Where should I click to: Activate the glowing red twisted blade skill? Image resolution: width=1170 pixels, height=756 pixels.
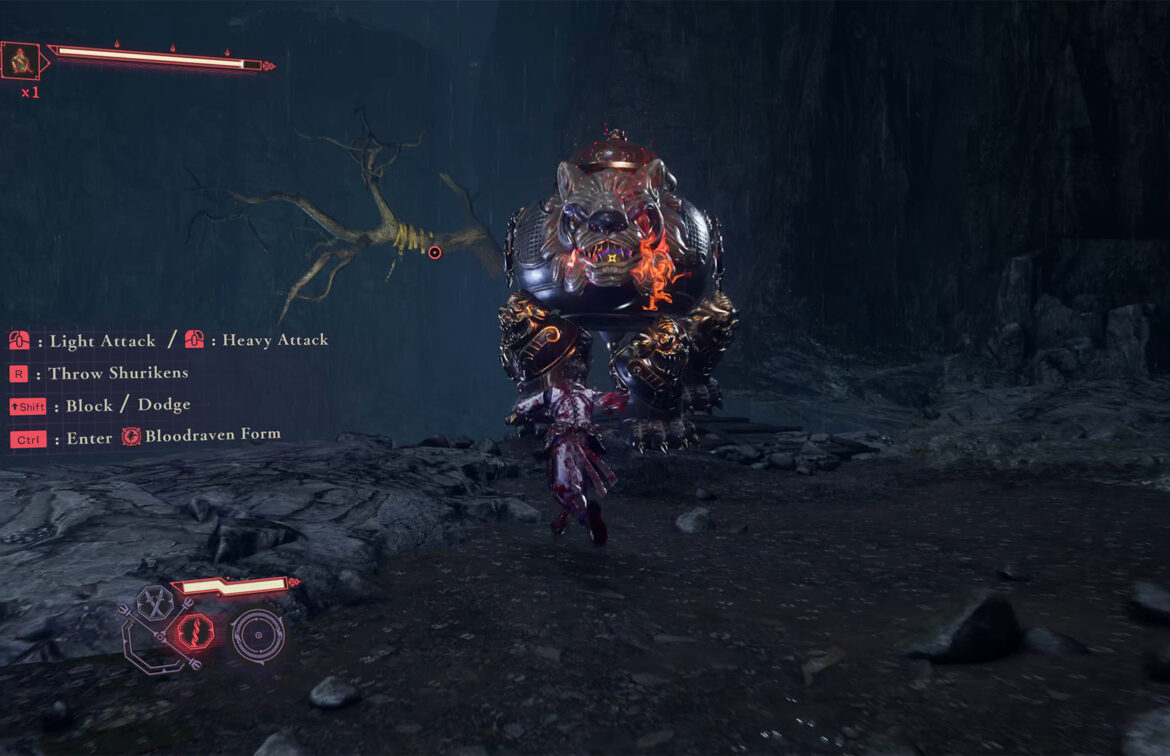tap(195, 634)
